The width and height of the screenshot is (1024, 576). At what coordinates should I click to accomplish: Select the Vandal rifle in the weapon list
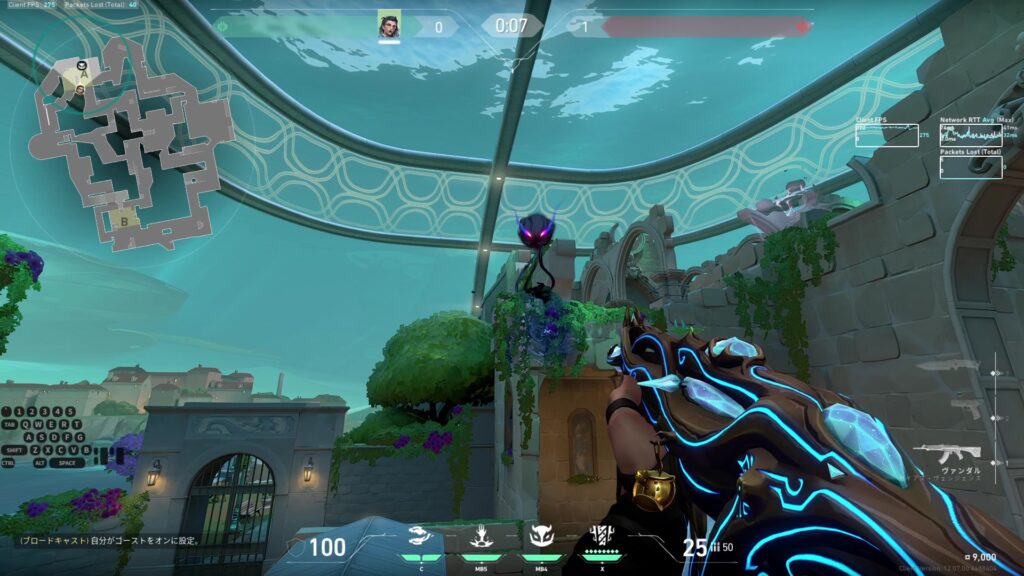click(x=946, y=452)
